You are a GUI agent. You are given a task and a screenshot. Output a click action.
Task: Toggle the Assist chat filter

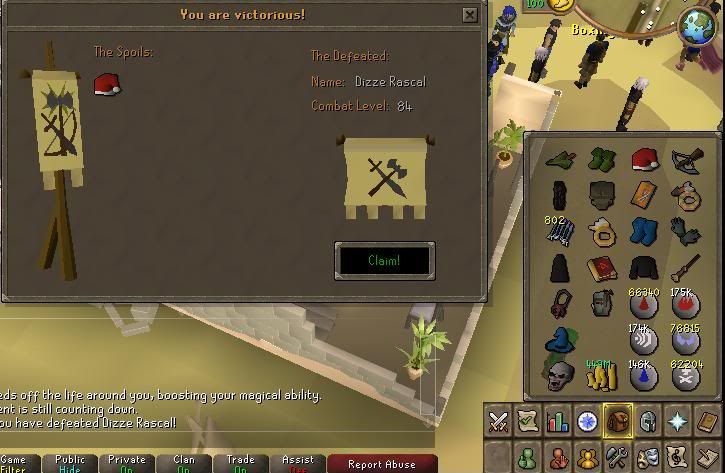[x=298, y=464]
